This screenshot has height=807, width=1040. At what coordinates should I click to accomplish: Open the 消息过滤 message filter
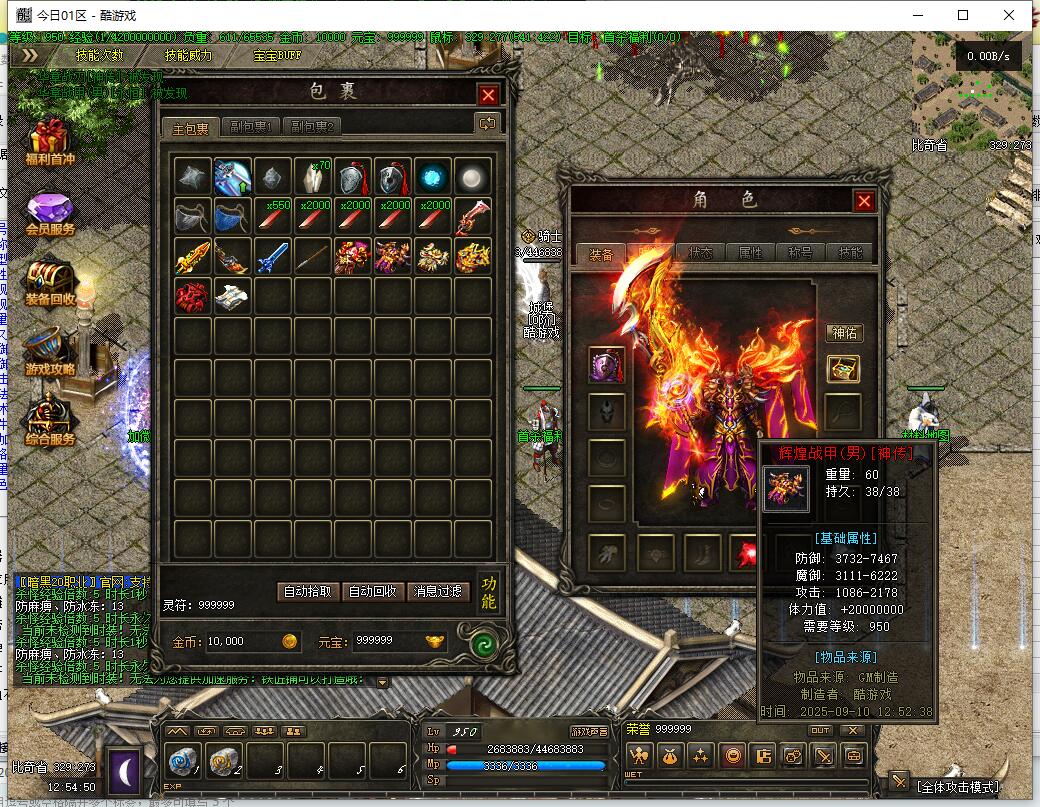click(x=438, y=591)
